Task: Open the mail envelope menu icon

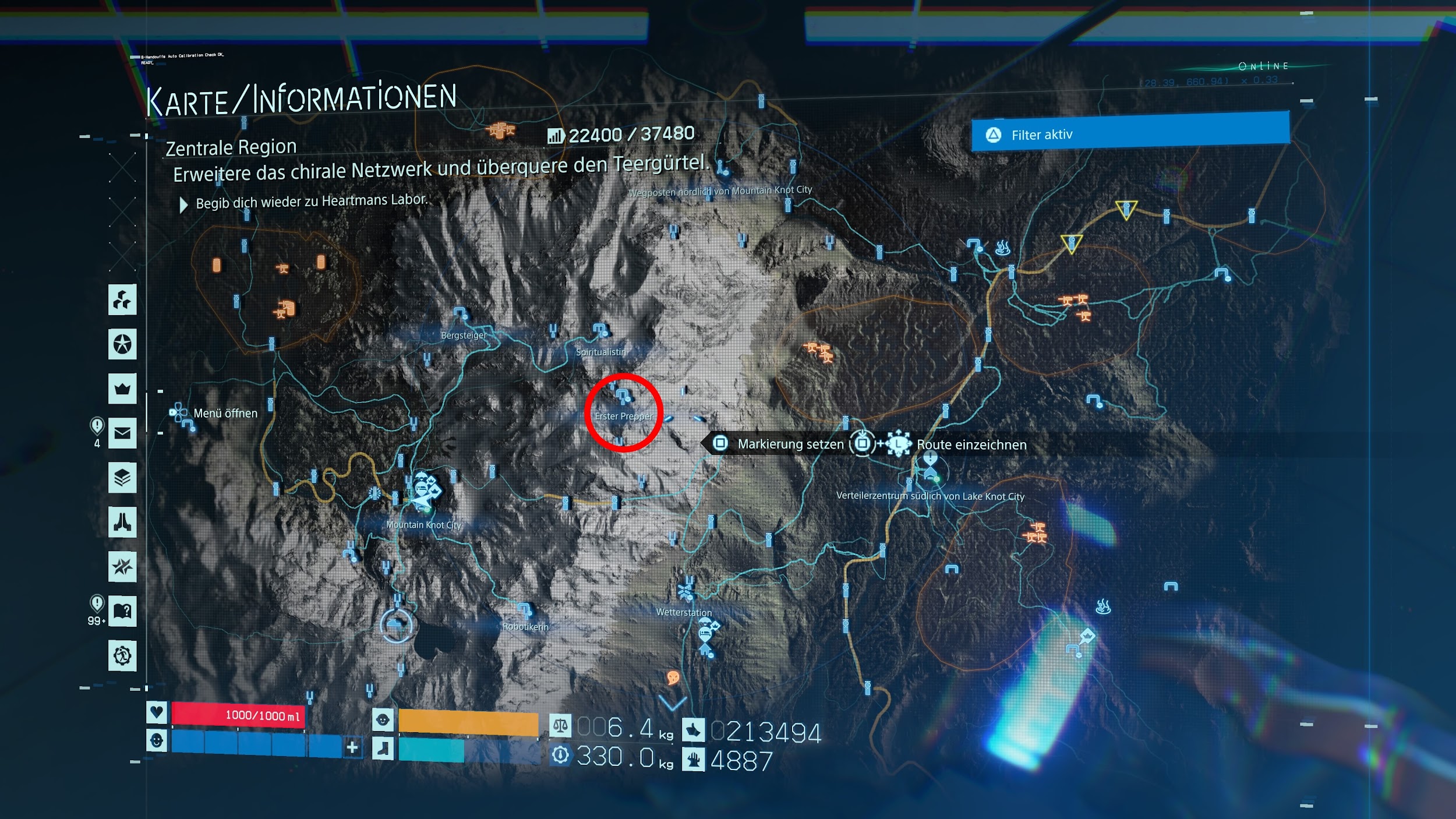Action: pyautogui.click(x=122, y=433)
